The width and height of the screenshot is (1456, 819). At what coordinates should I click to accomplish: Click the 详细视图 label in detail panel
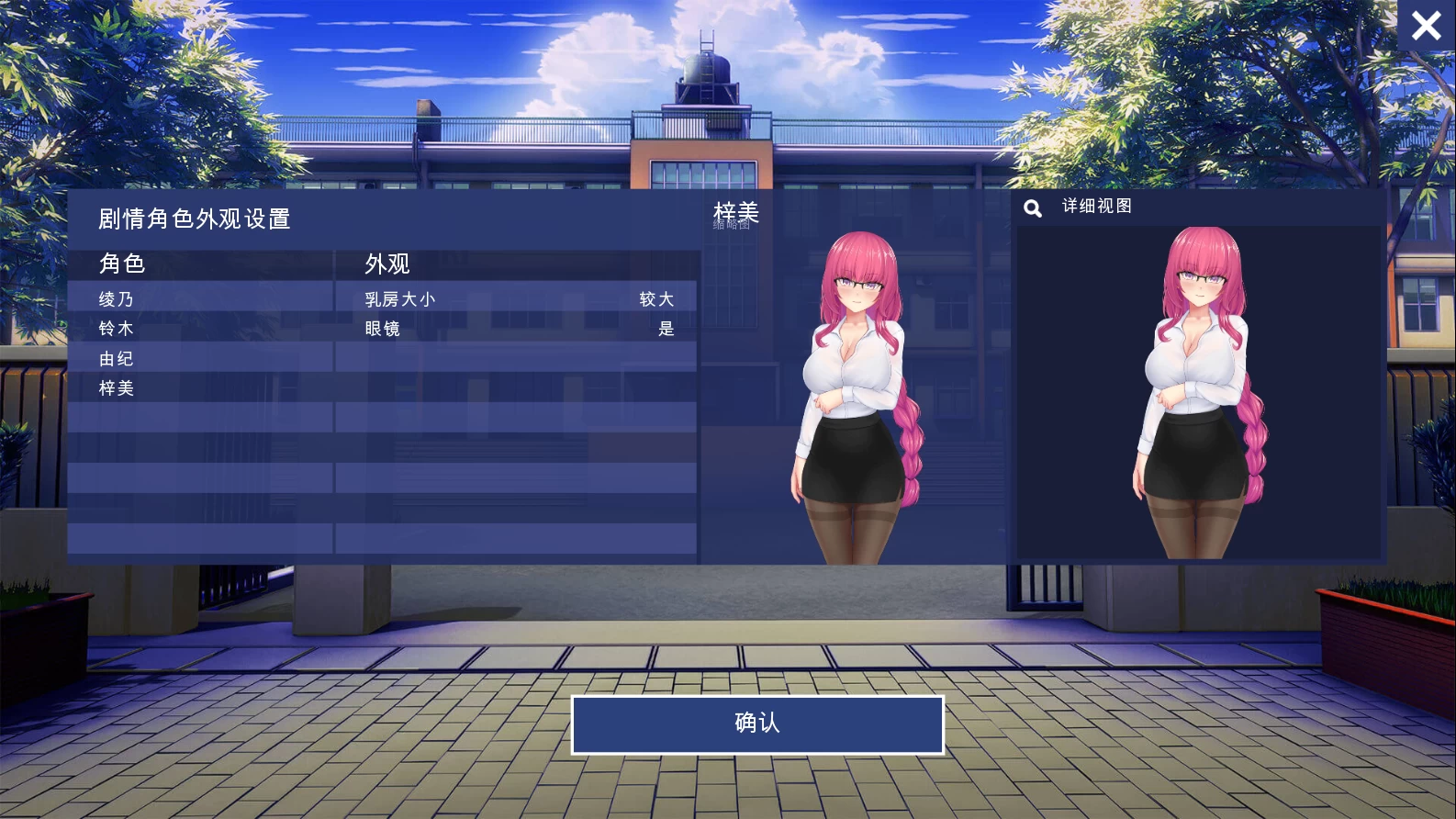1095,206
